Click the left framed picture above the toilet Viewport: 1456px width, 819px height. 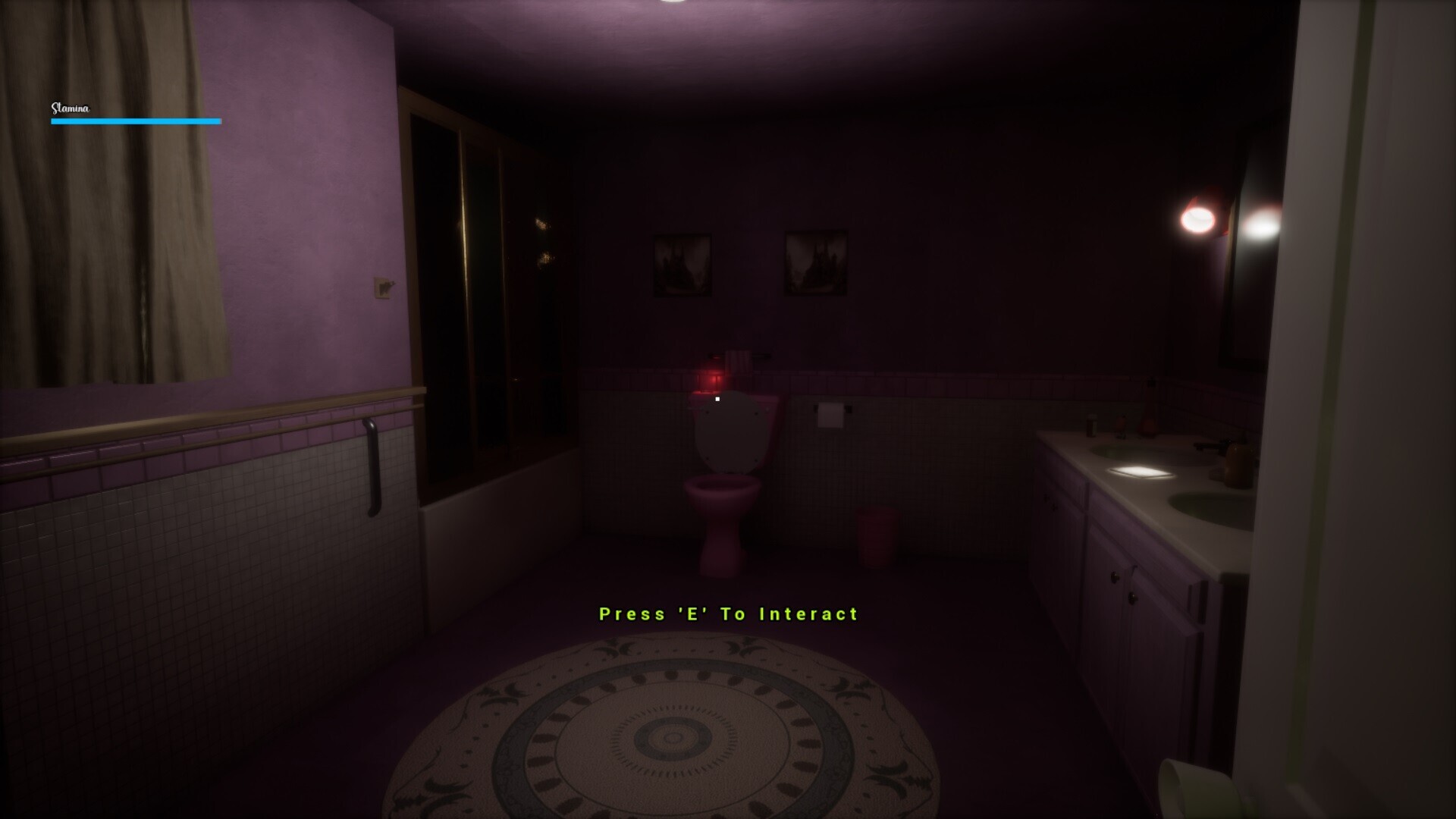coord(681,264)
